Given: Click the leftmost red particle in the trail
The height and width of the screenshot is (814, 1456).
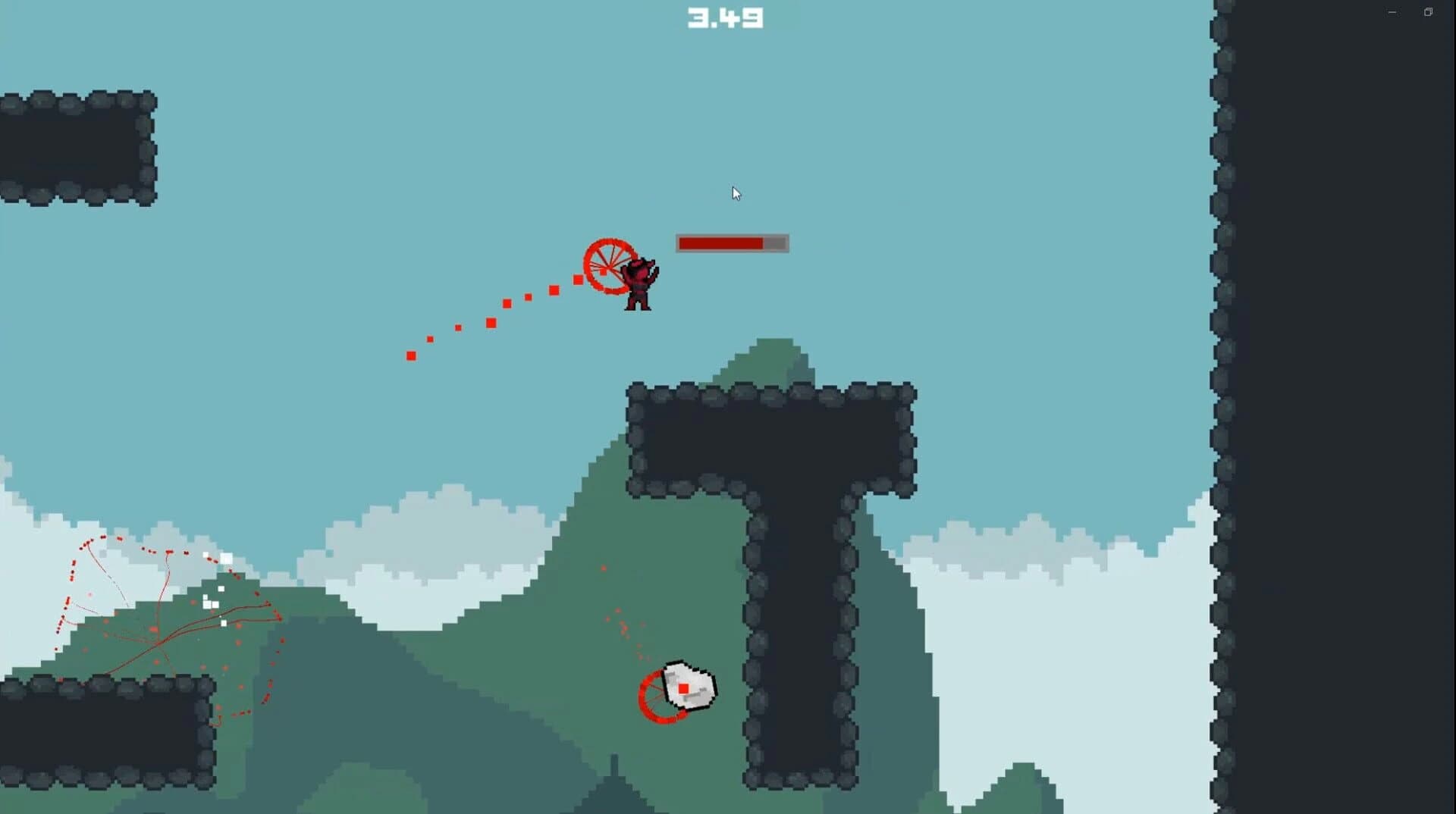Looking at the screenshot, I should 410,353.
